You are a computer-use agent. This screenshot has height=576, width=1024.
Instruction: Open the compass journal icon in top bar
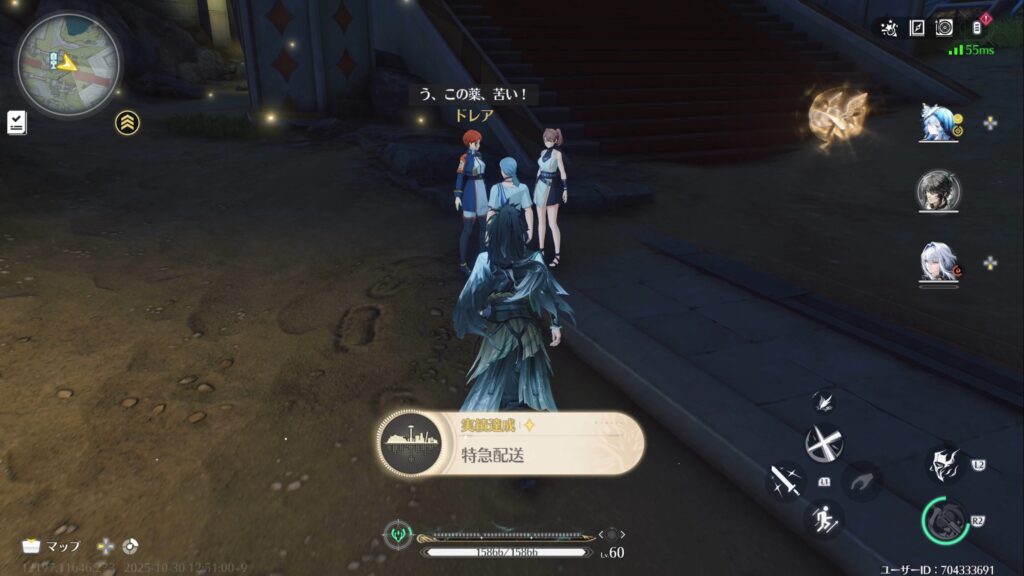tap(916, 28)
